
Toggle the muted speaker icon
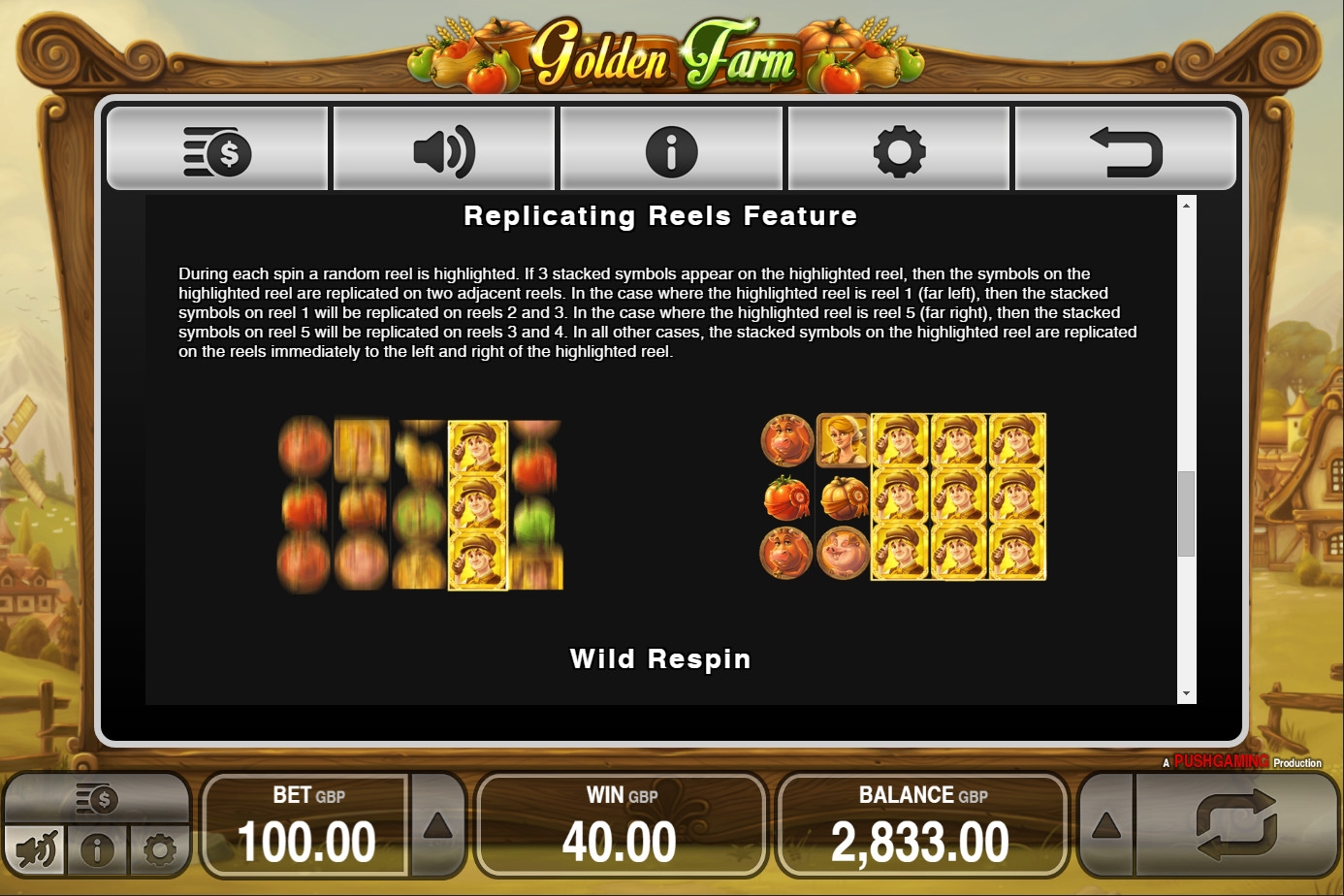tap(36, 850)
